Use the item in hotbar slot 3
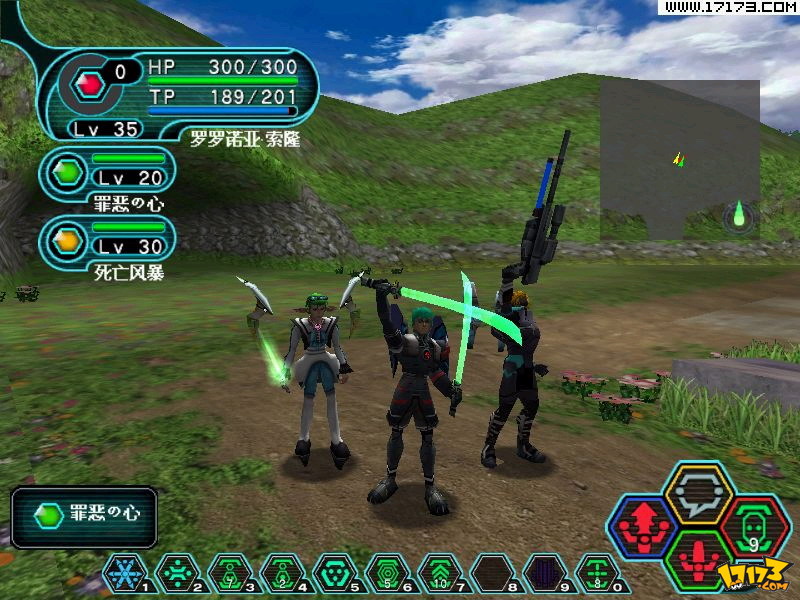The height and width of the screenshot is (600, 800). [x=231, y=573]
